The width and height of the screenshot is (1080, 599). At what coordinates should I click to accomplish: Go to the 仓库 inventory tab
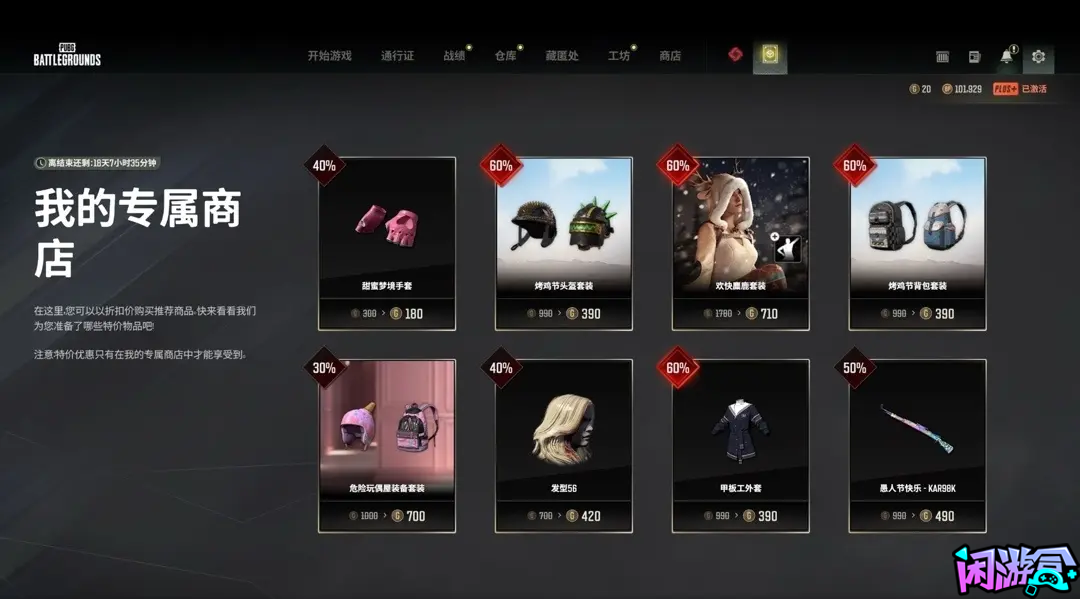(505, 56)
